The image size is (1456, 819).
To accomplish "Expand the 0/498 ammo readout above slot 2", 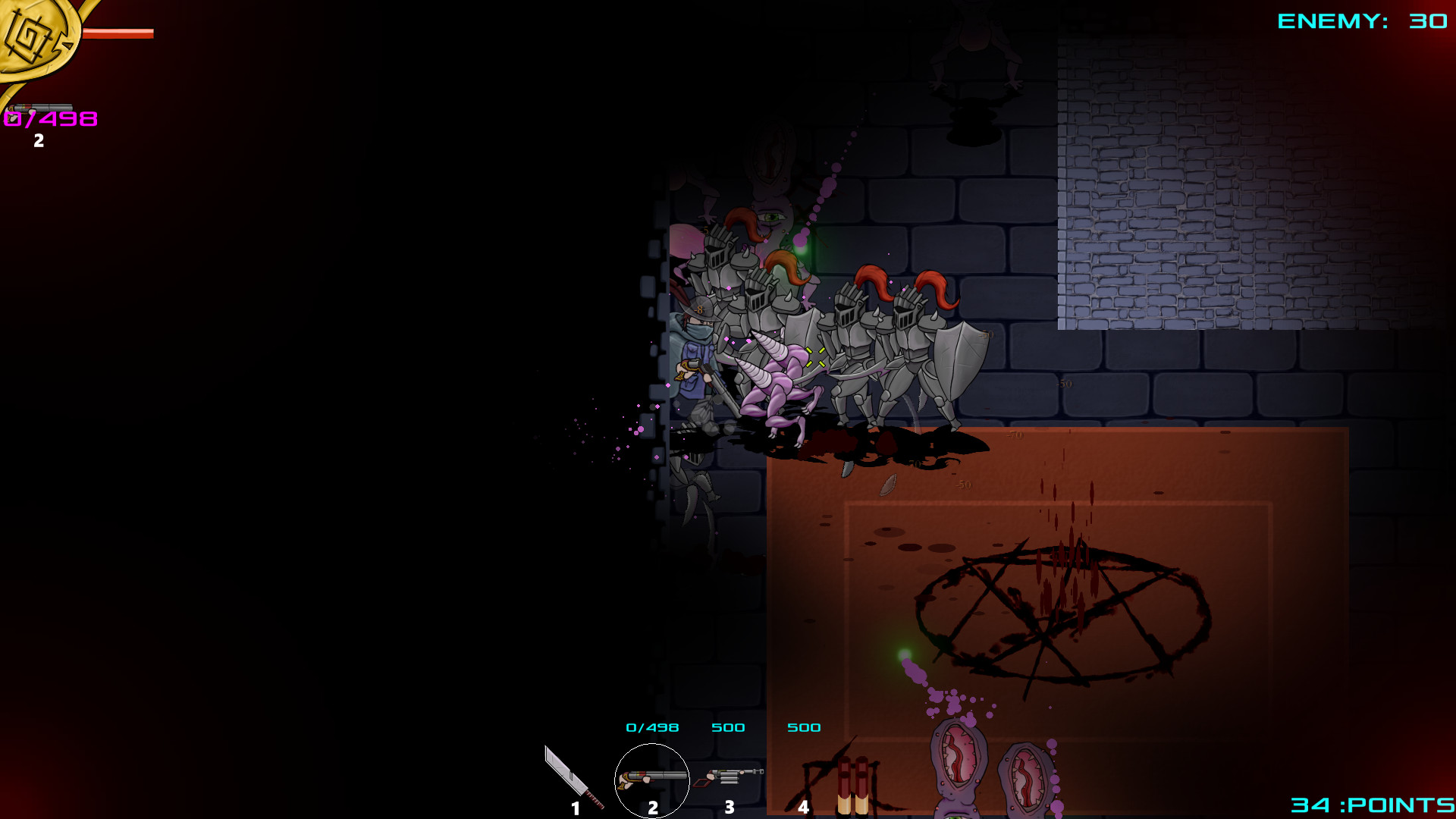I will click(651, 726).
